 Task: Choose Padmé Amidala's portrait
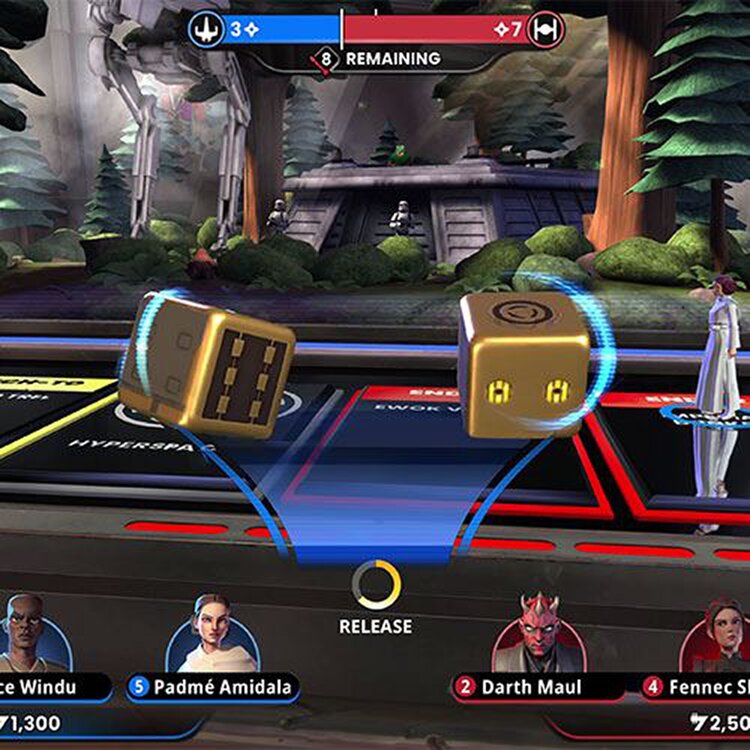212,635
